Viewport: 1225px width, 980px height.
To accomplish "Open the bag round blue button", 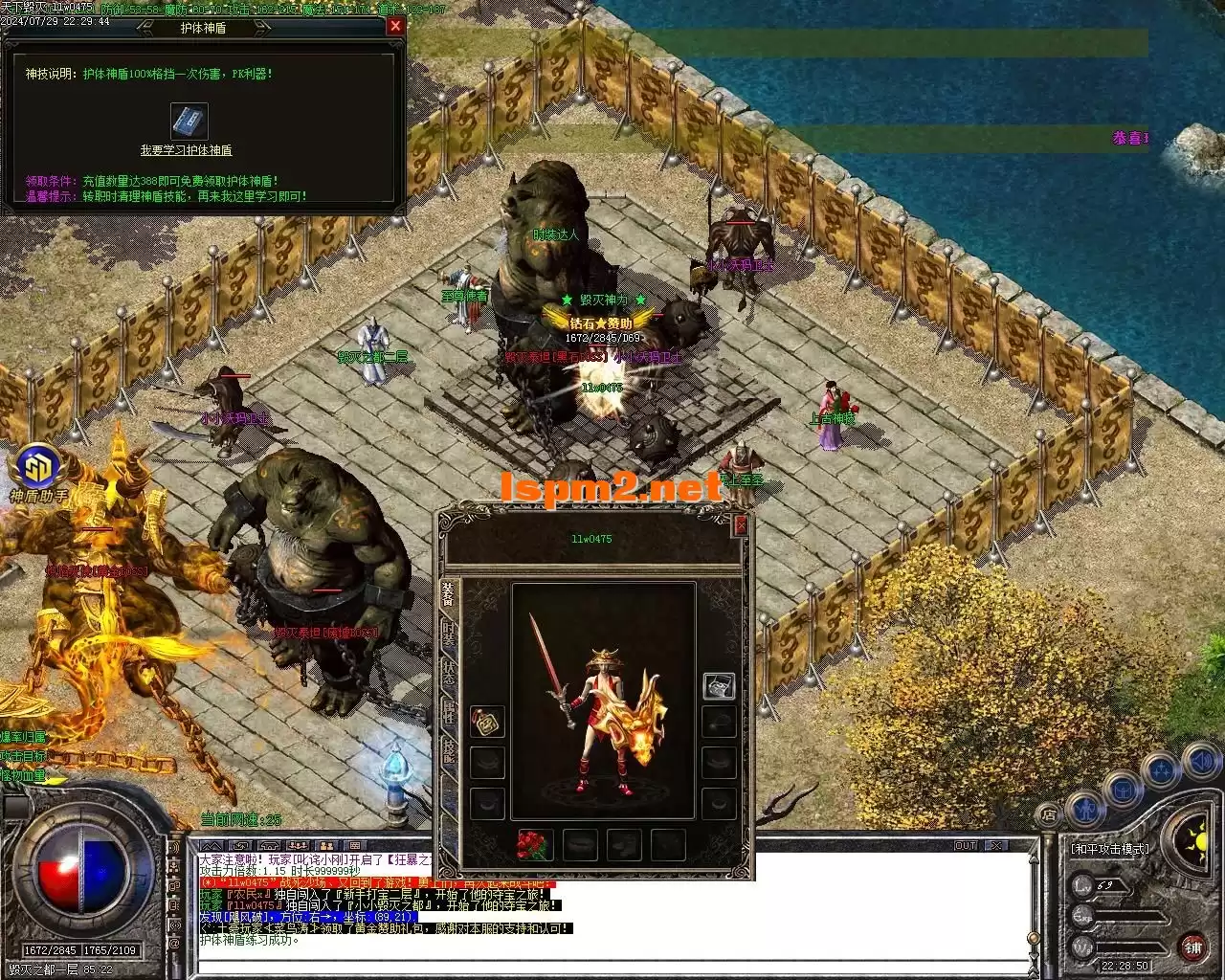I will tap(1124, 791).
